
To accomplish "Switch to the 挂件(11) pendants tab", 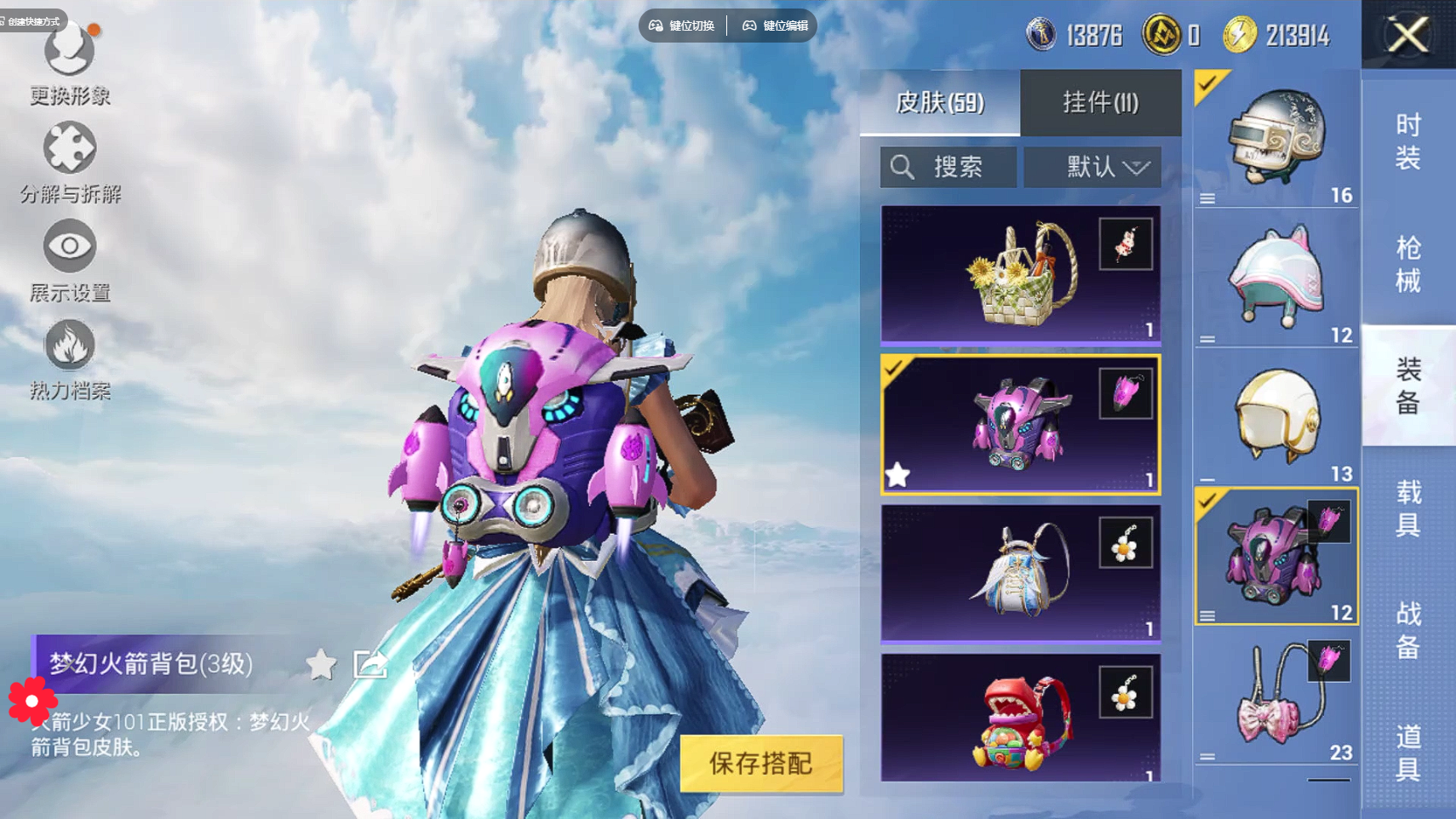I will [1100, 103].
